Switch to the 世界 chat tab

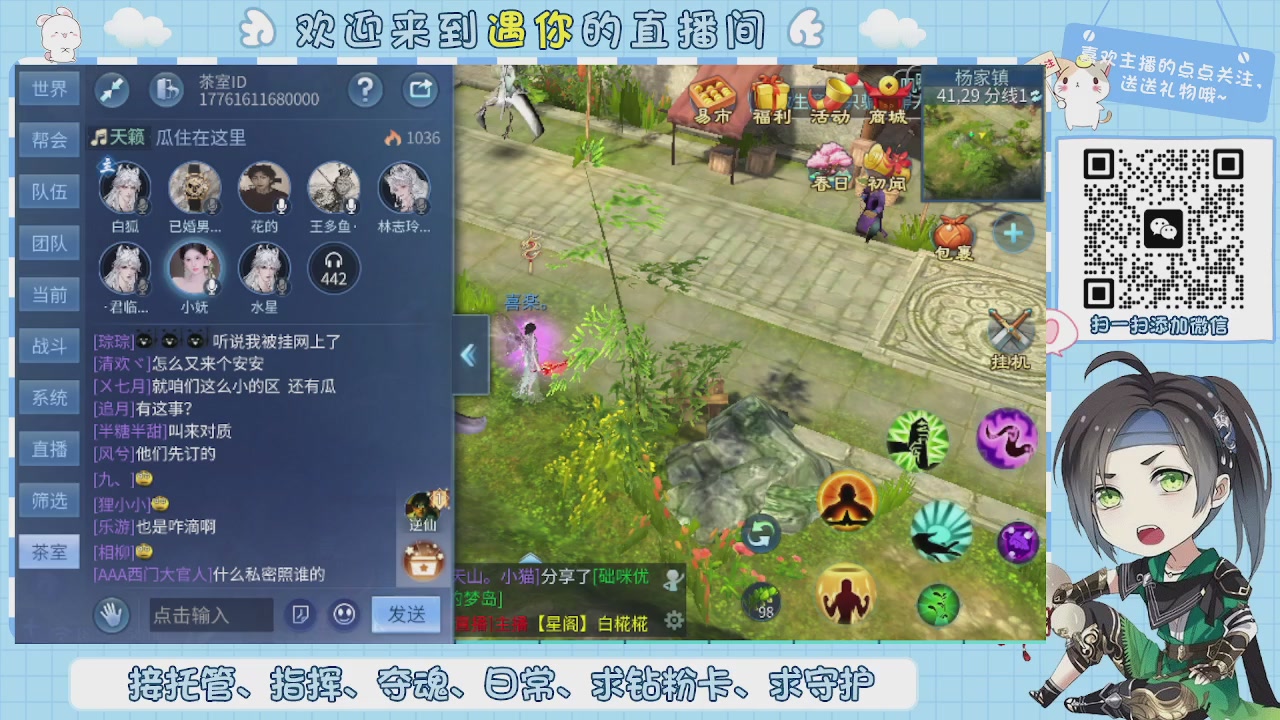click(x=49, y=88)
